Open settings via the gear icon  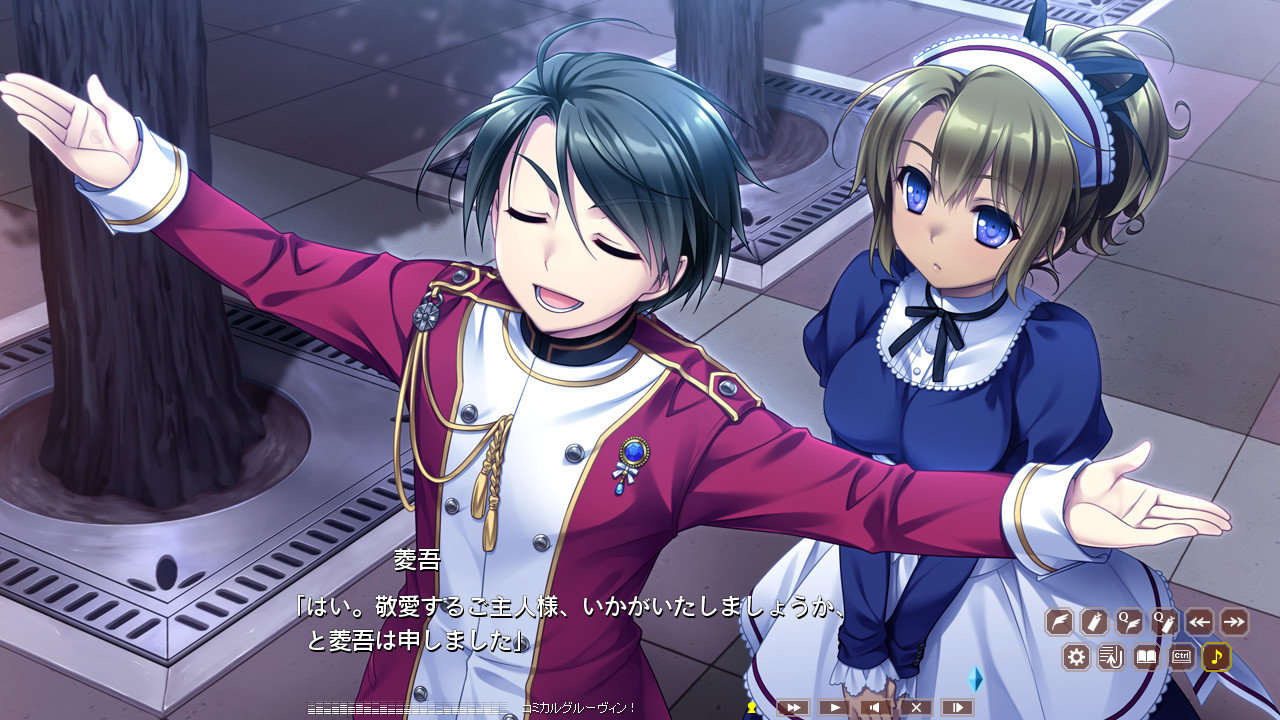coord(1076,657)
